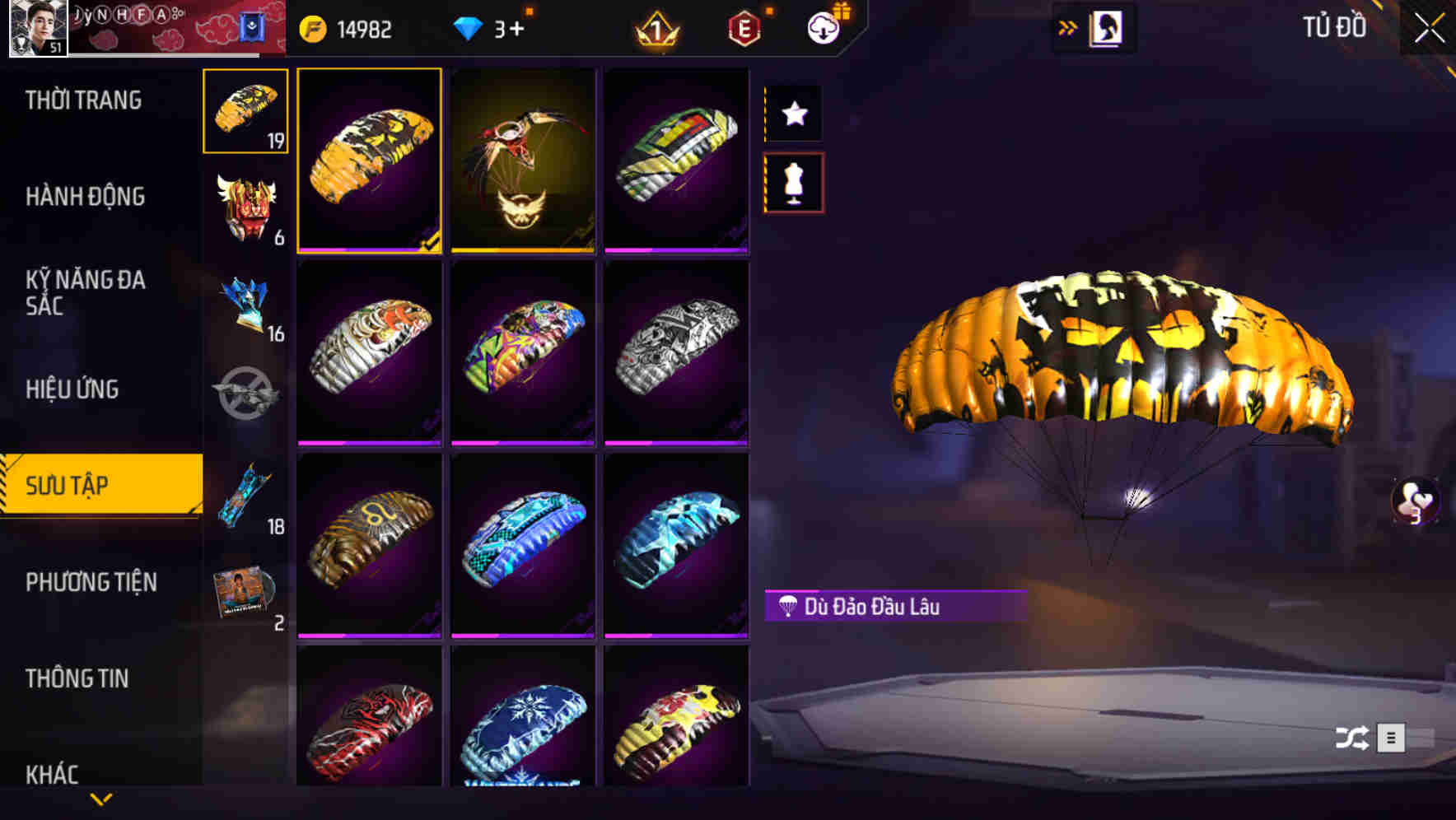This screenshot has height=820, width=1456.
Task: Select the parachute category icon showing 19
Action: [245, 111]
